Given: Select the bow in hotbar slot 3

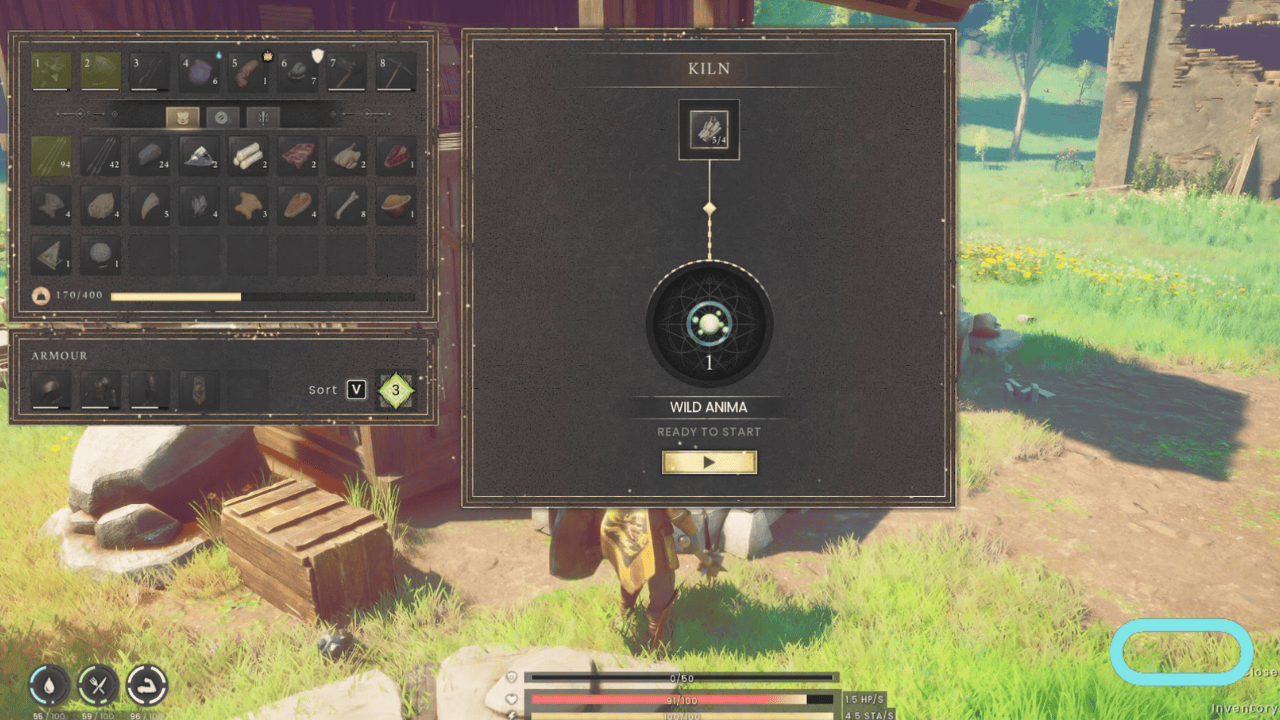Looking at the screenshot, I should coord(149,71).
